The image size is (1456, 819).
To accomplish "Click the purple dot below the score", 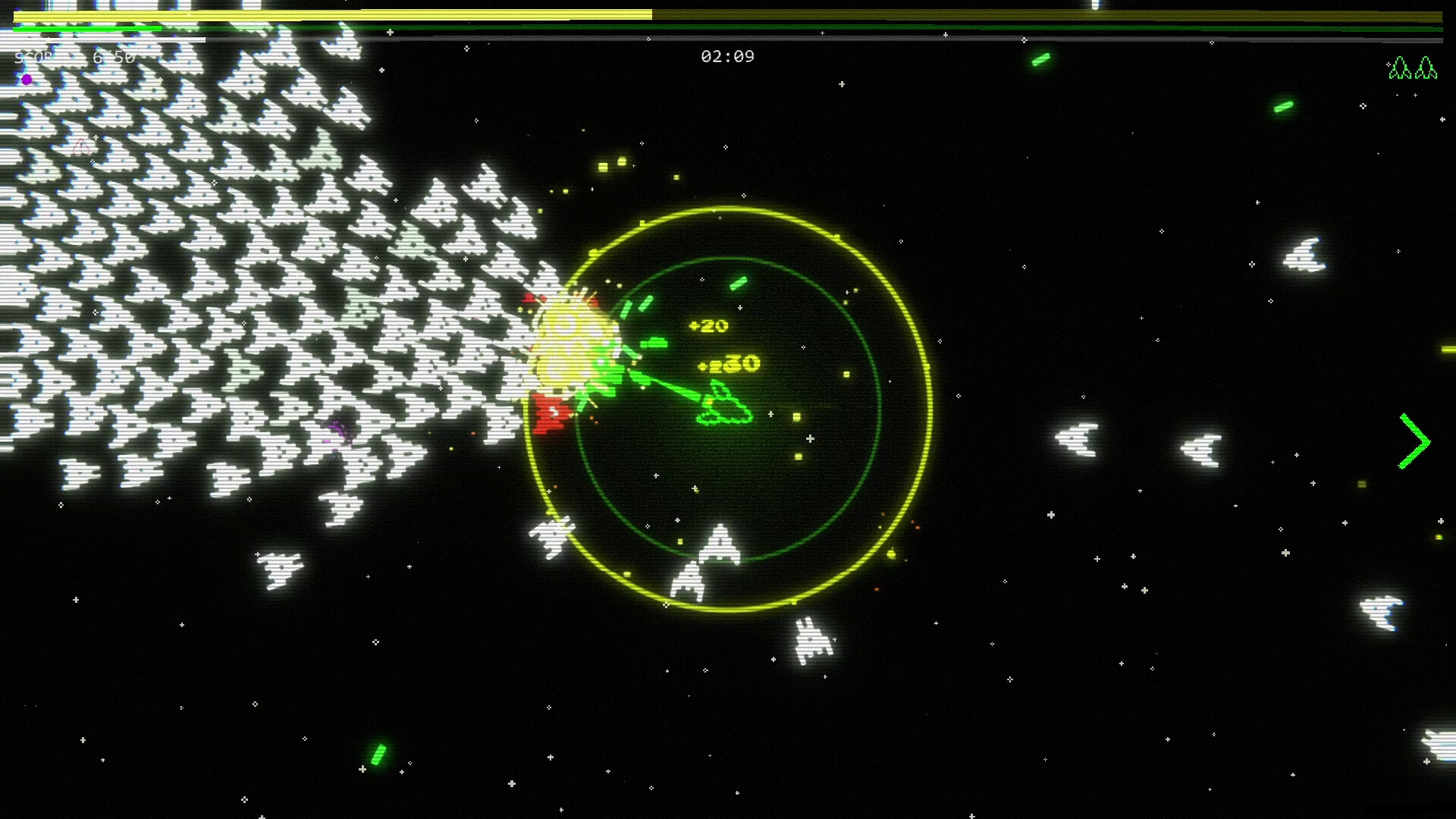I will click(27, 80).
